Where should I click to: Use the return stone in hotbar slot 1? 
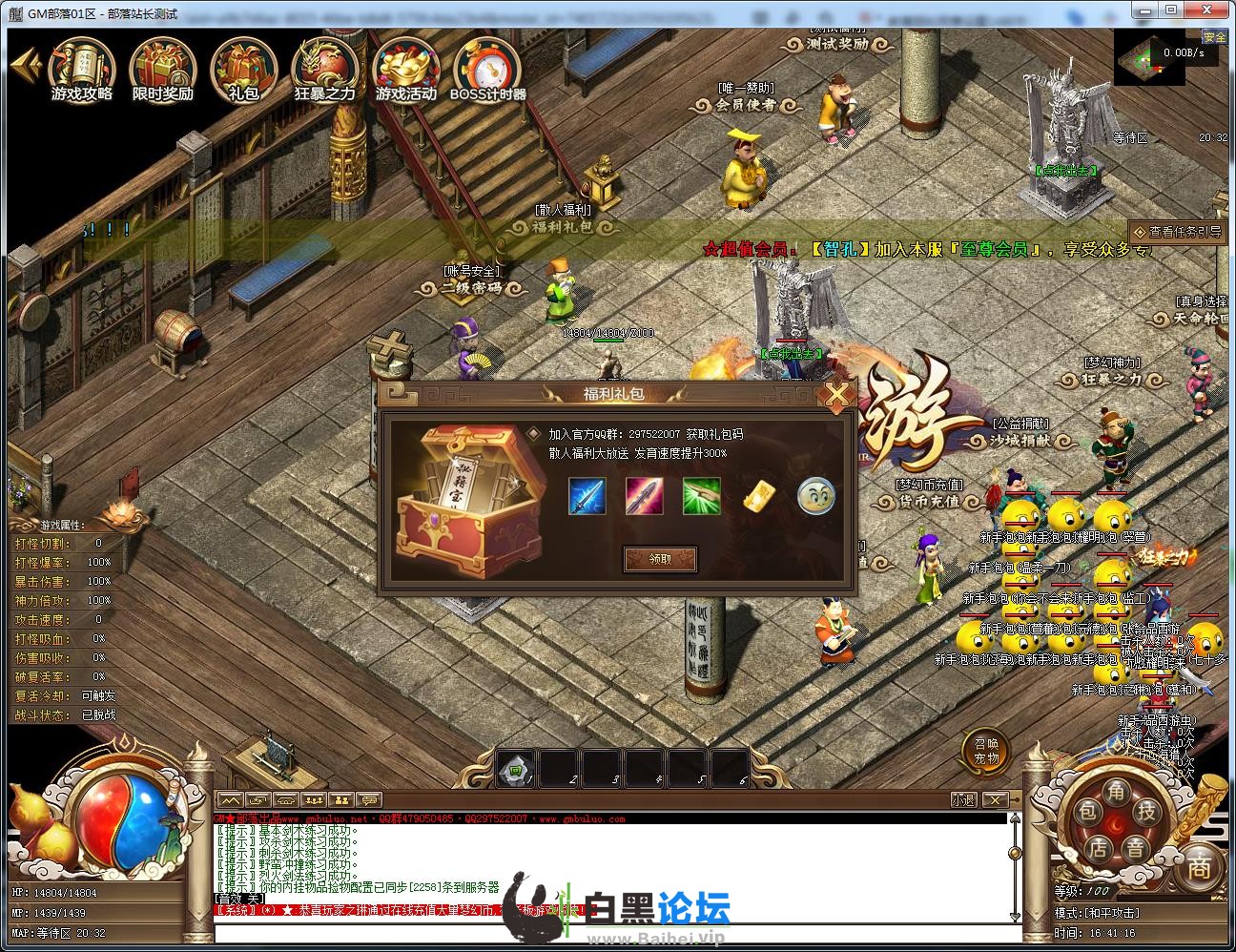(x=516, y=769)
